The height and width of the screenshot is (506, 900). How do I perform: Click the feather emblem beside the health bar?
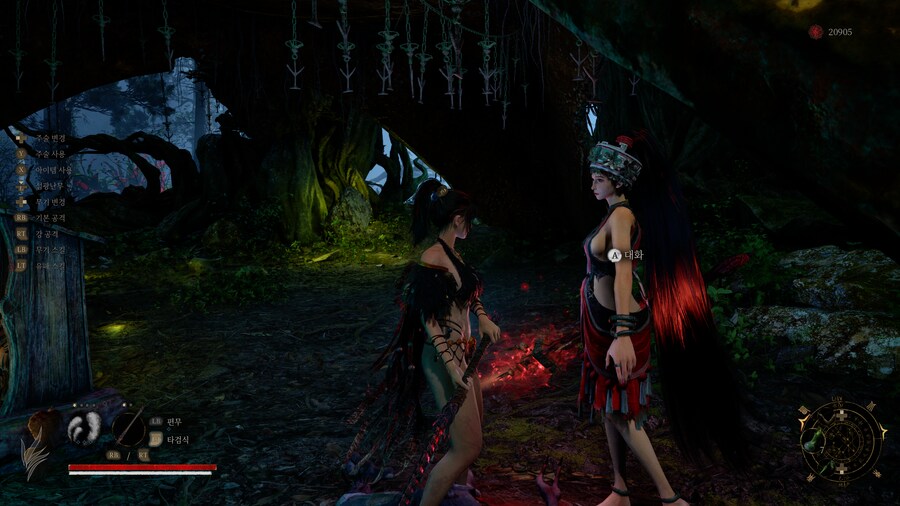37,442
